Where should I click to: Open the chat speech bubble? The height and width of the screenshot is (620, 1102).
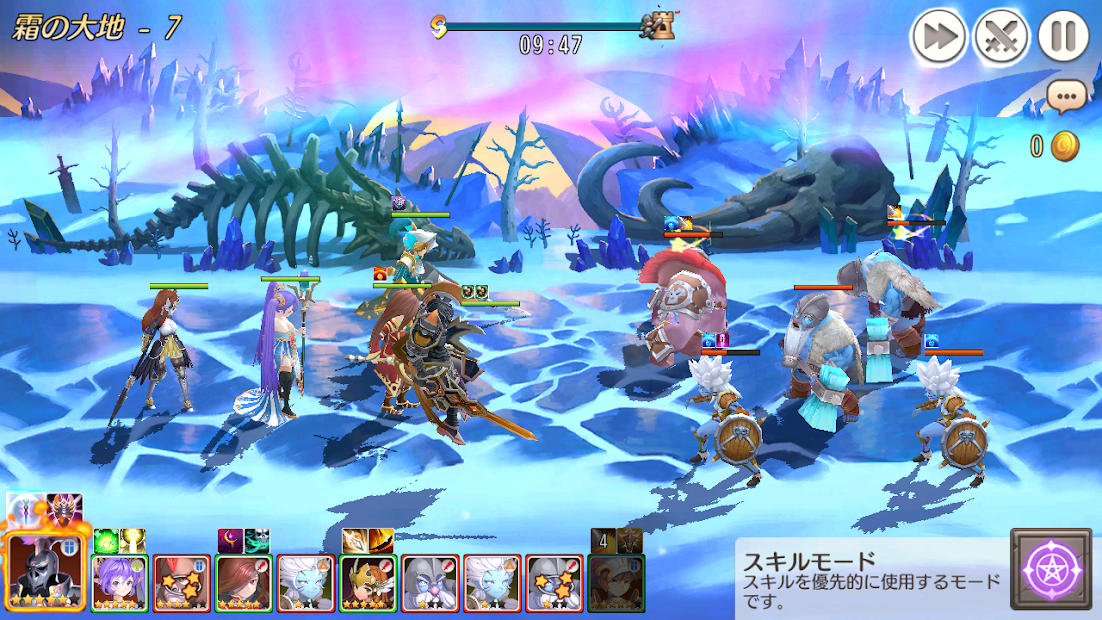(1066, 96)
